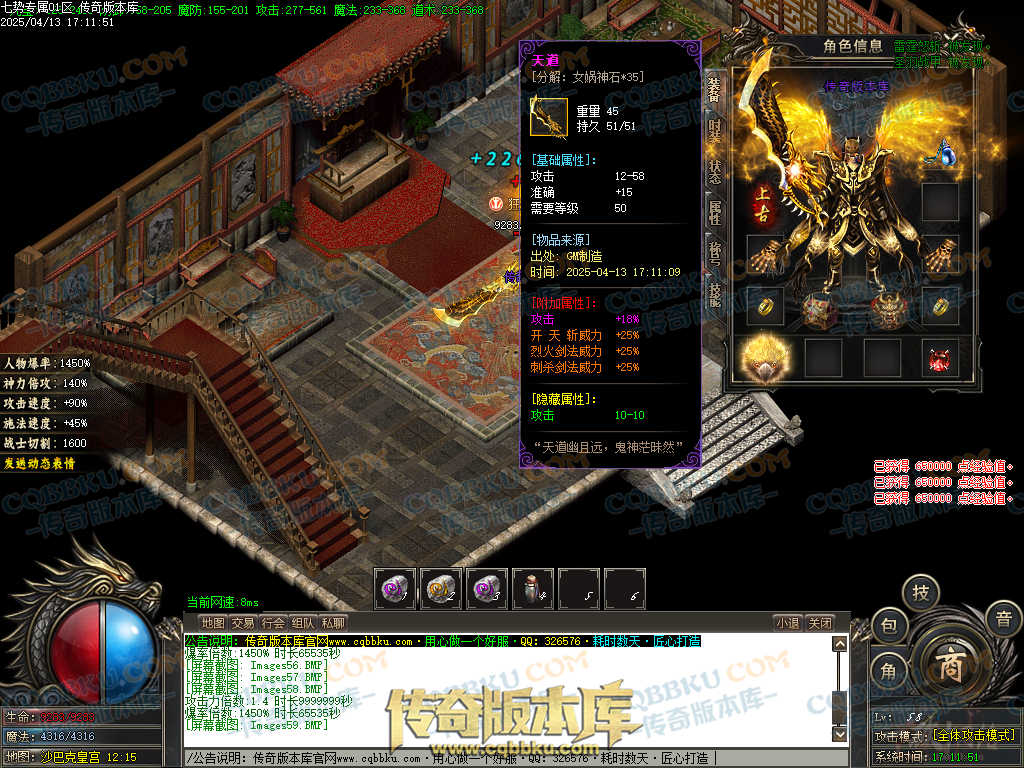Open the 称号 titles tab
1024x768 pixels.
(x=714, y=252)
